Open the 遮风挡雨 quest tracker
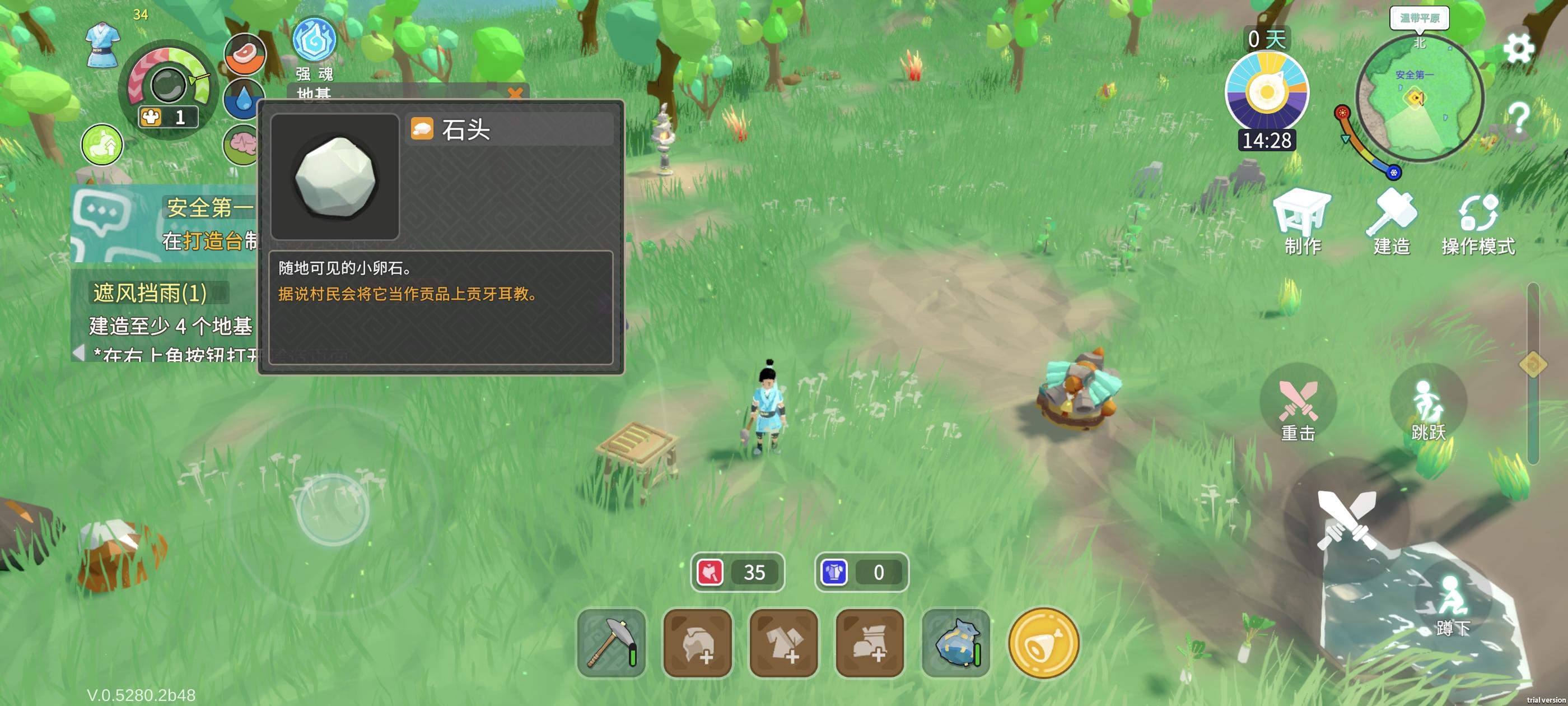The height and width of the screenshot is (706, 1568). tap(150, 293)
